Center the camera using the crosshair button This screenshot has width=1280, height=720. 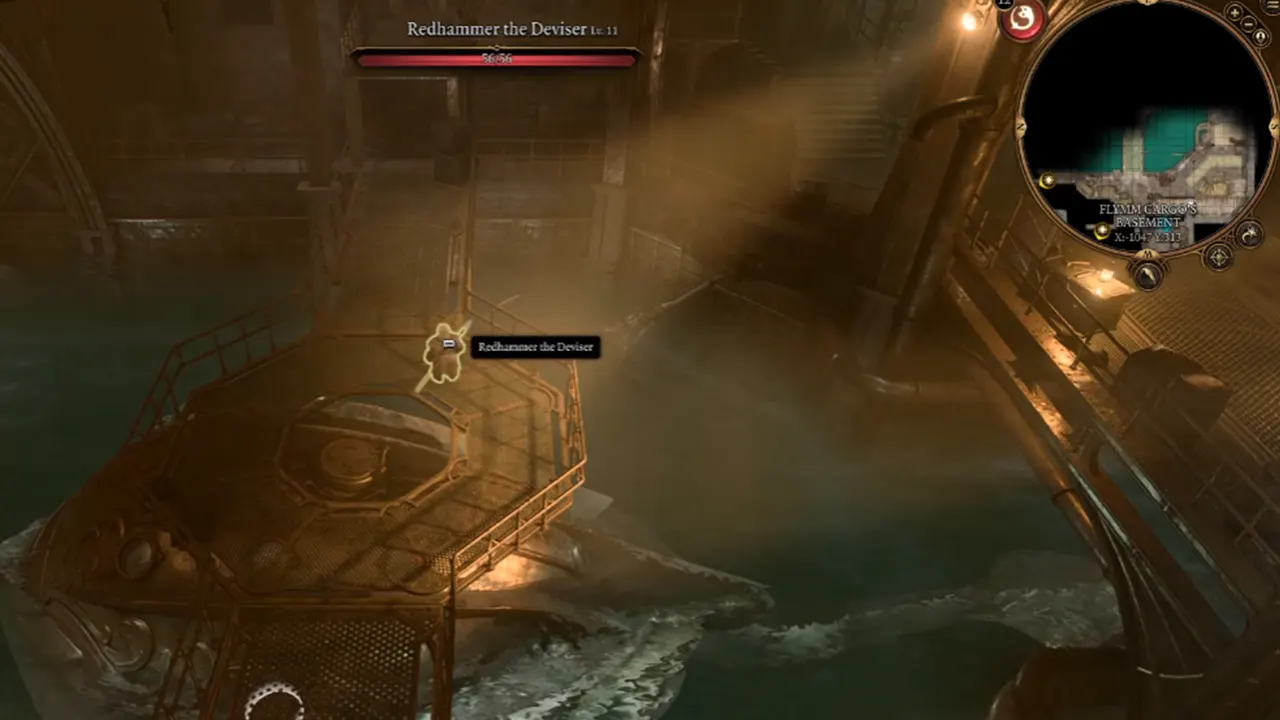click(x=1219, y=257)
